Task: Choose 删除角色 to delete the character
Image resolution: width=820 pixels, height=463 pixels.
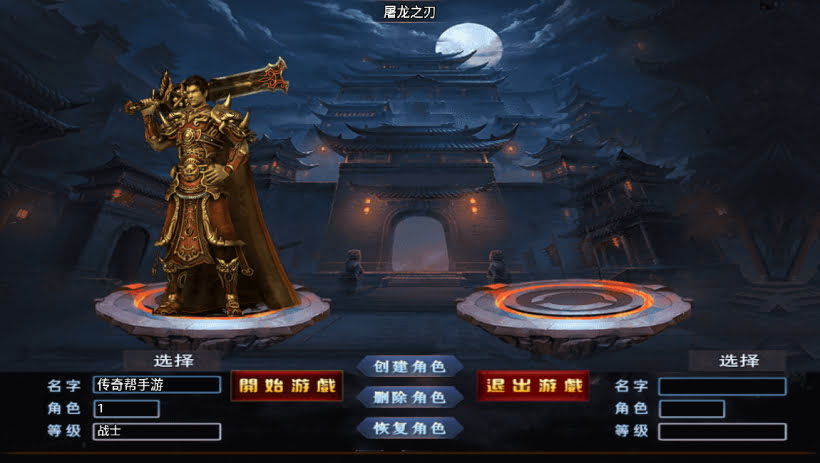Action: (410, 397)
